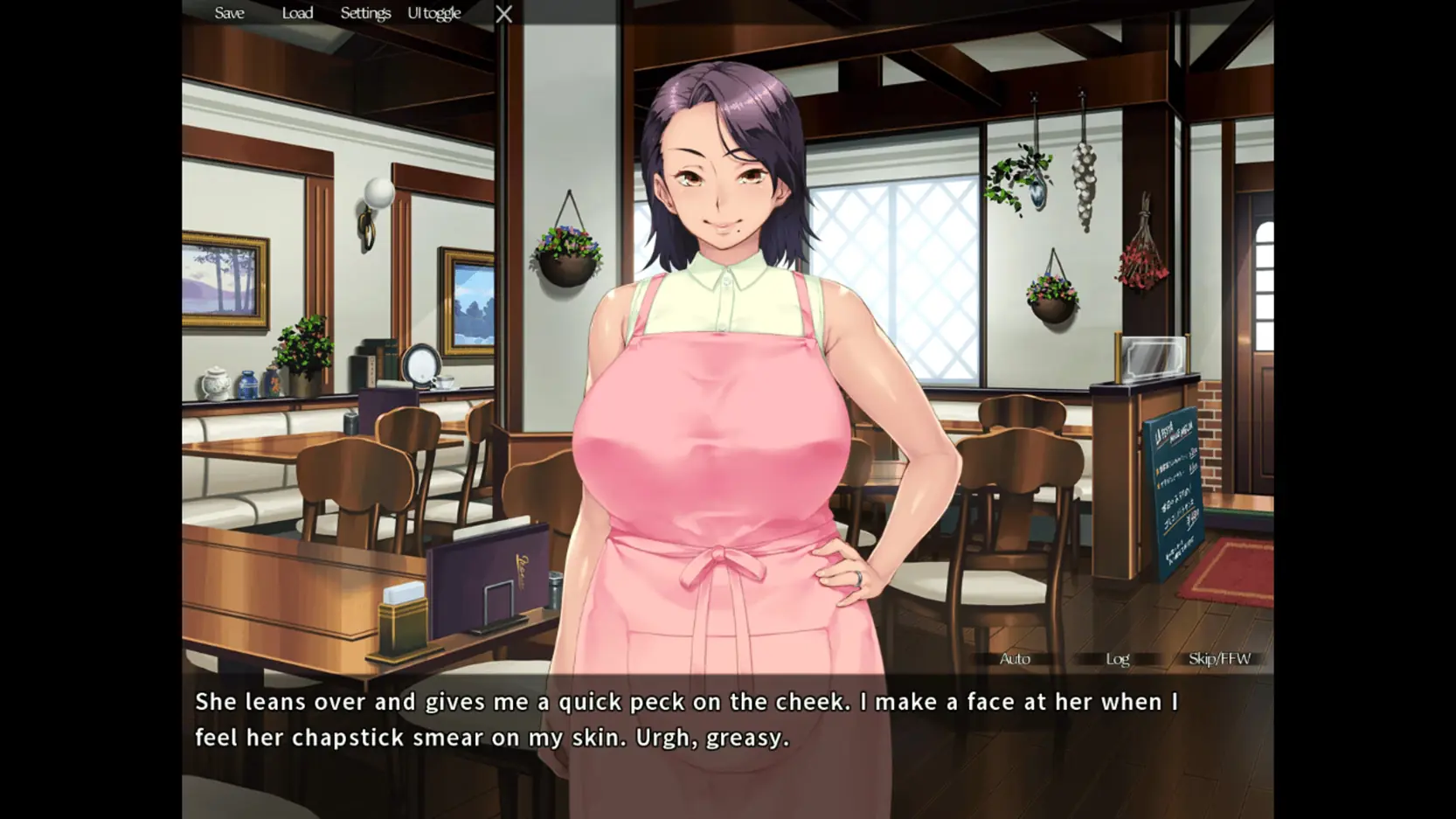Enable Auto text advance

point(1015,659)
